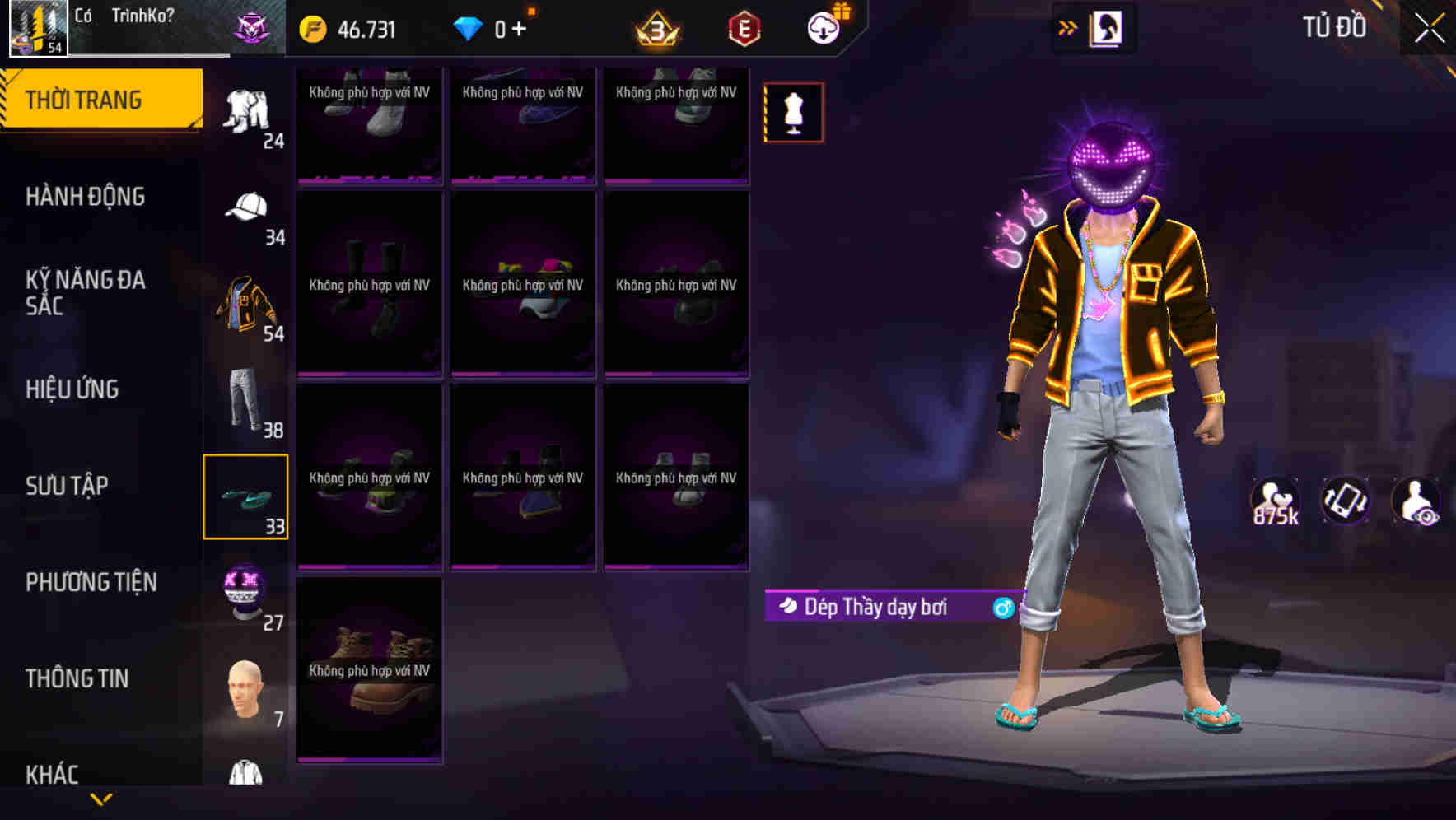Expand the side panel using the double arrows
Viewport: 1456px width, 820px height.
(x=1068, y=26)
